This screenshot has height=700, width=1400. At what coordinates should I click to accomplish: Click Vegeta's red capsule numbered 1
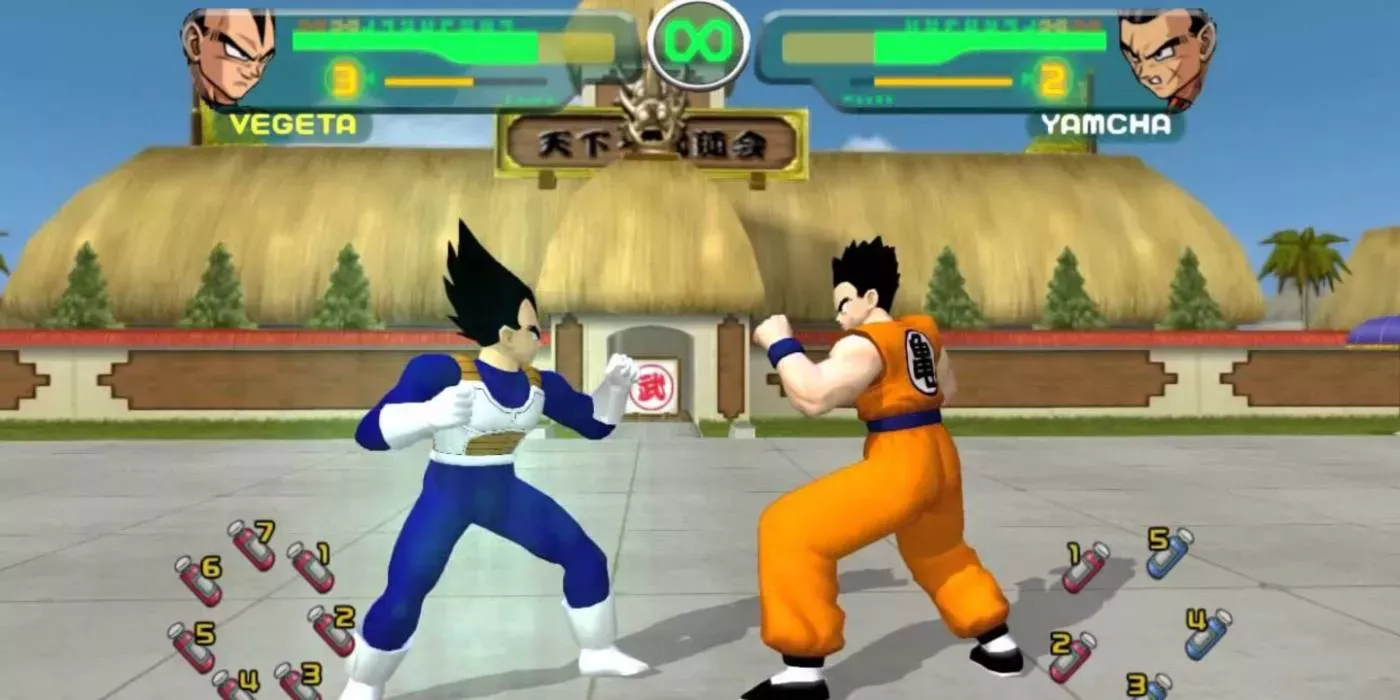pos(310,567)
